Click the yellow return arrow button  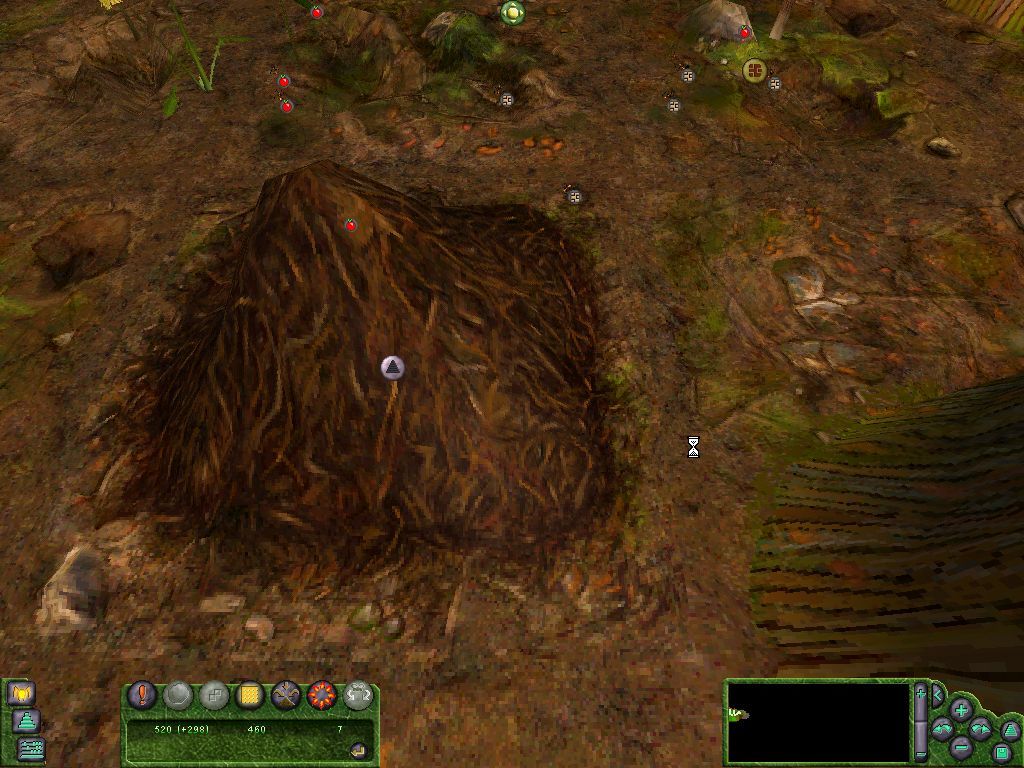pyautogui.click(x=358, y=750)
